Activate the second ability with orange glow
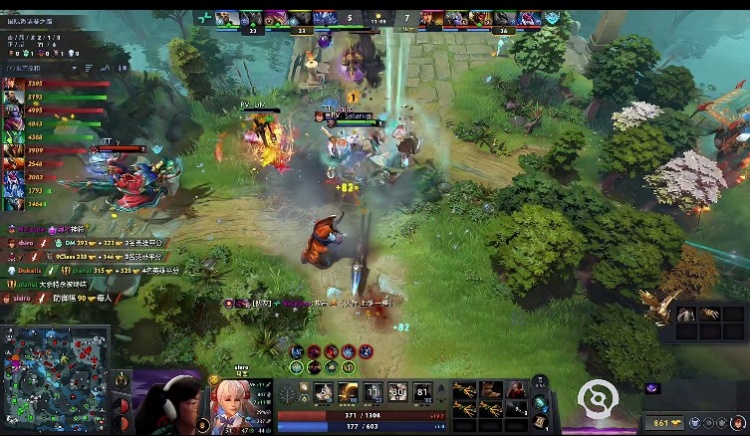This screenshot has width=750, height=436. 348,392
